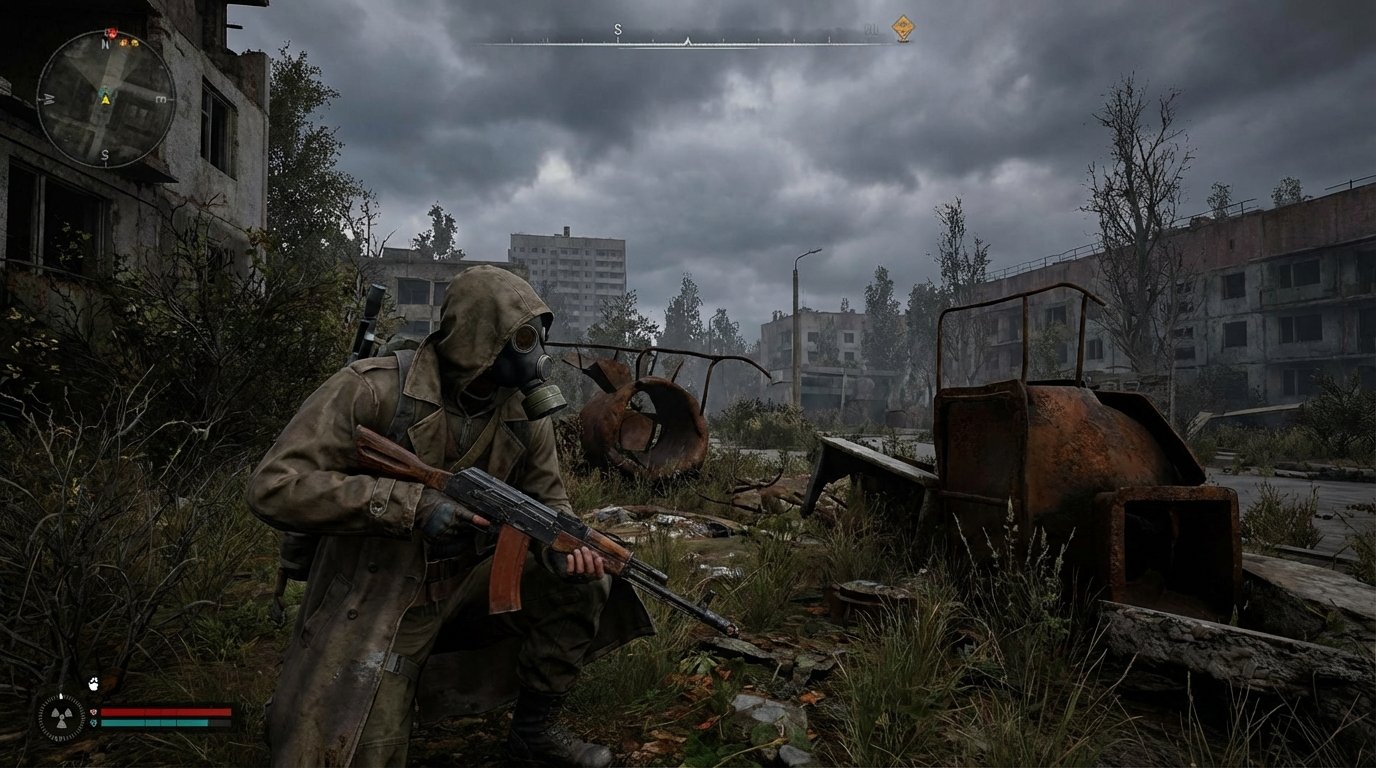Click the faded waypoint icon left of the diamond marker
Screen dimensions: 1376x768
click(x=871, y=29)
